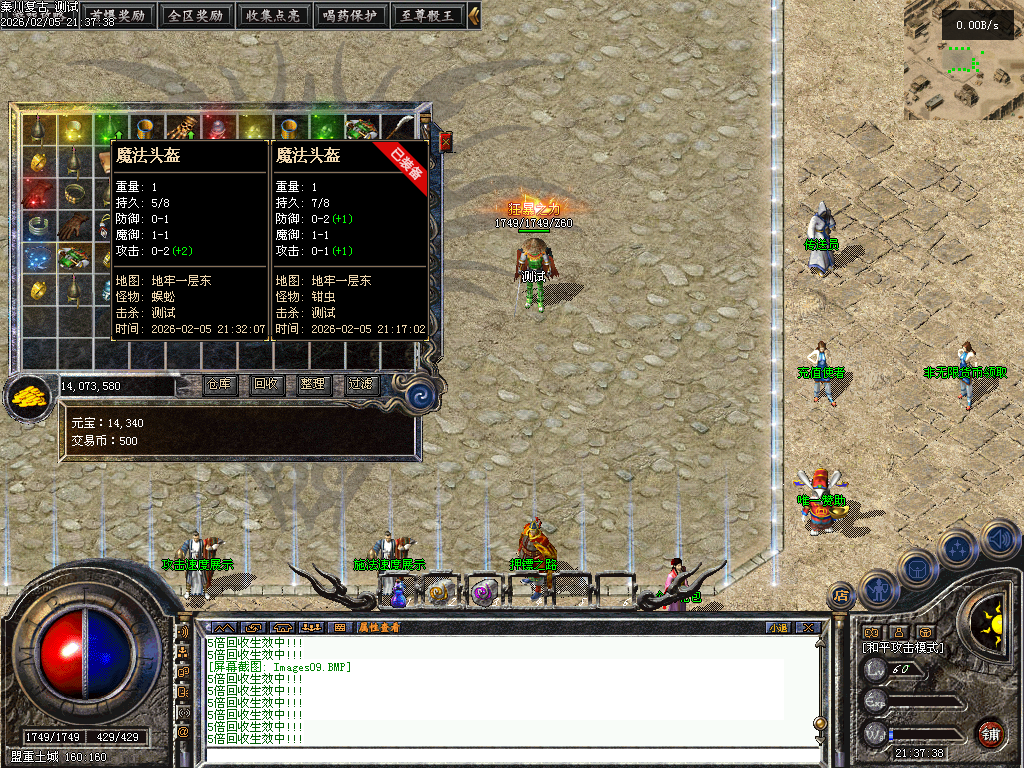
Task: Use the blue potion in quickbar
Action: 398,593
